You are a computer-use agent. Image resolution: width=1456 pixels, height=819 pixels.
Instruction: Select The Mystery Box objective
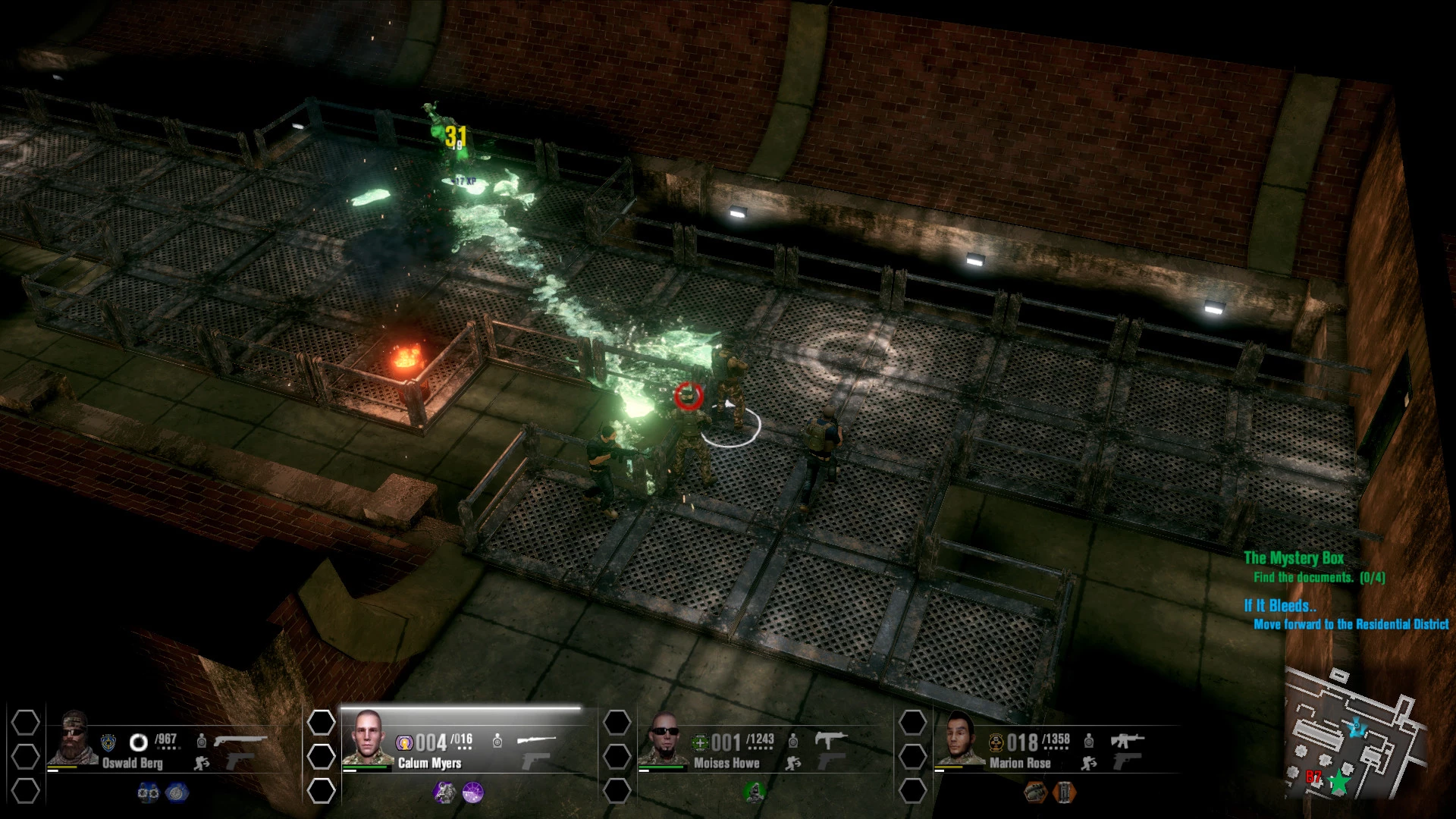tap(1293, 558)
